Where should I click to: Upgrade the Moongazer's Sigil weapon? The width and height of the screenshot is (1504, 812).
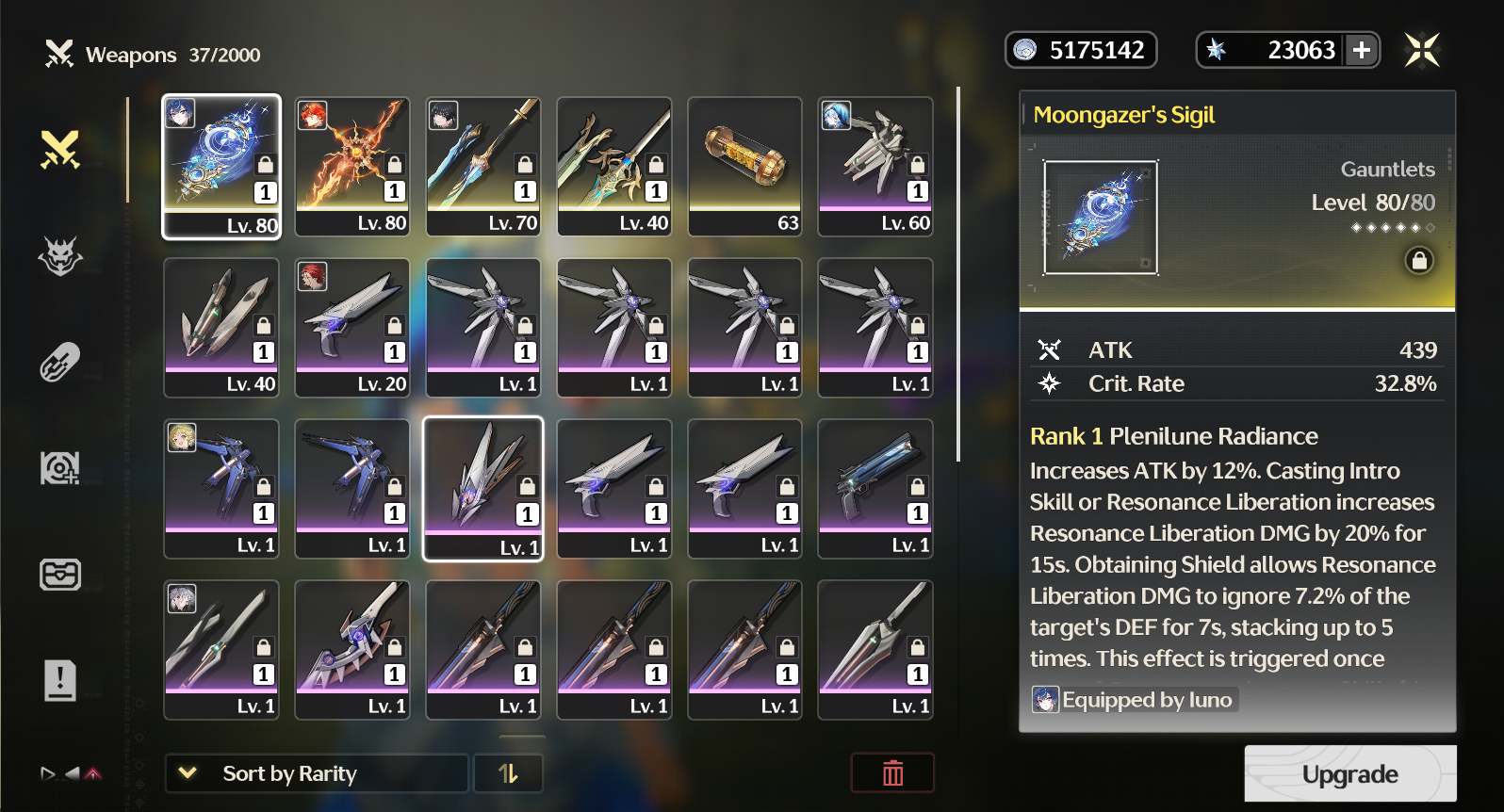(x=1349, y=773)
